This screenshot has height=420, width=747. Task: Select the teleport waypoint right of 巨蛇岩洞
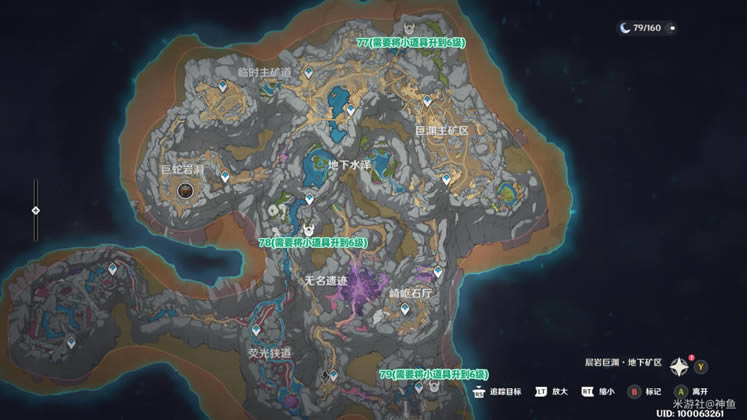click(225, 176)
